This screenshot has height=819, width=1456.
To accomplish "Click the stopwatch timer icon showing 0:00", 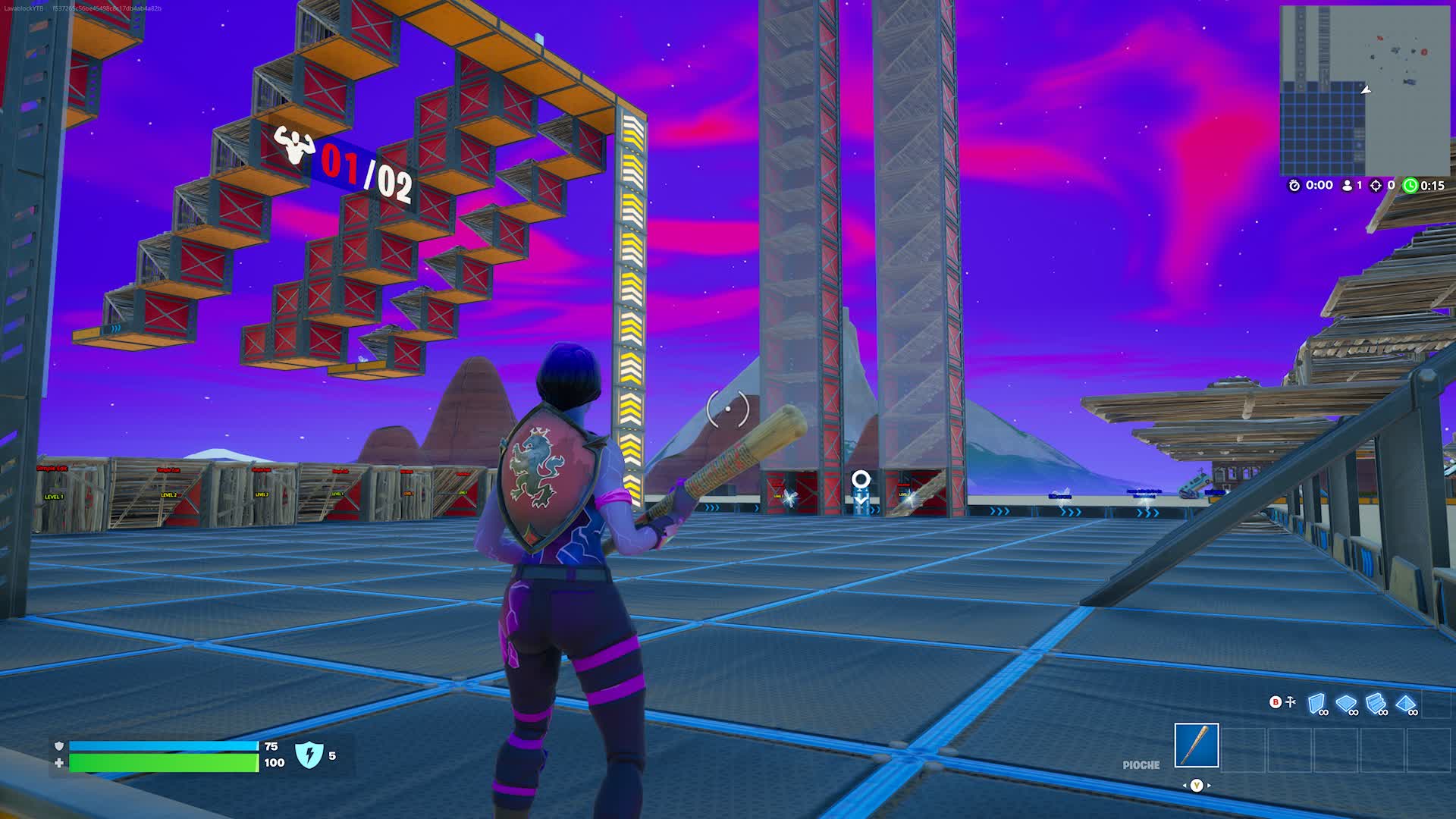I will coord(1294,185).
